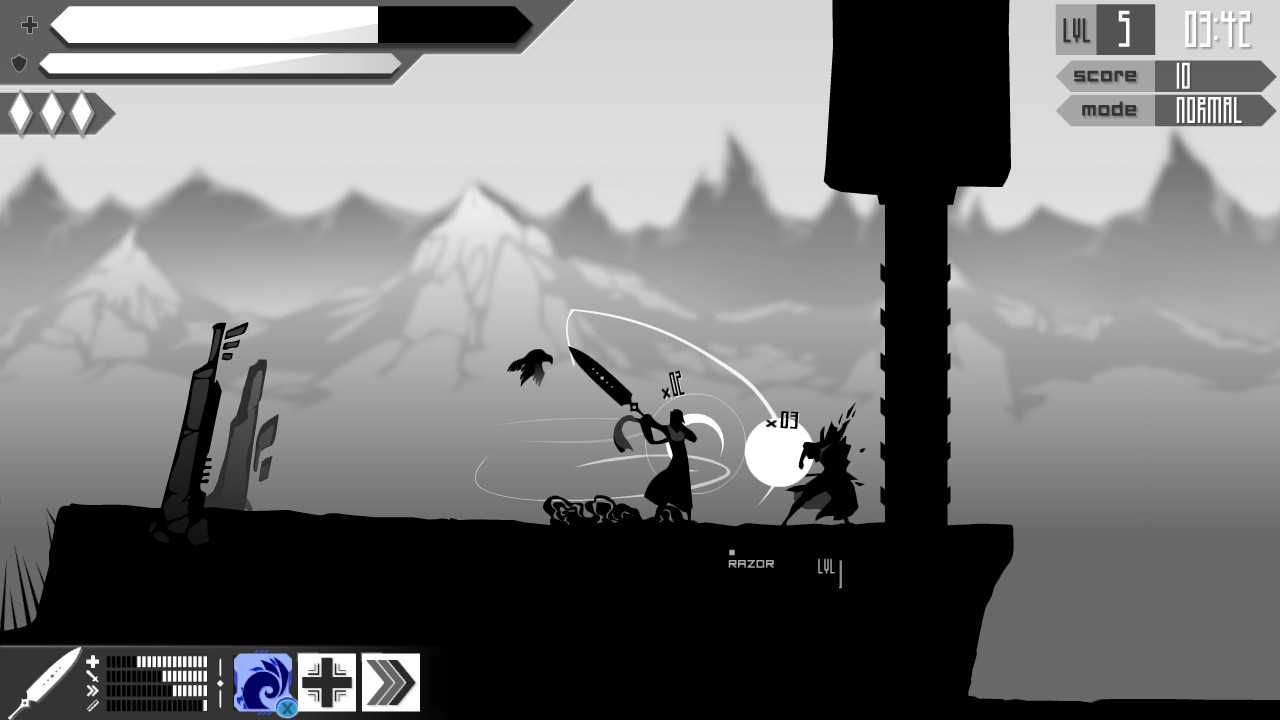Click the blue wave power-up icon

pos(262,682)
